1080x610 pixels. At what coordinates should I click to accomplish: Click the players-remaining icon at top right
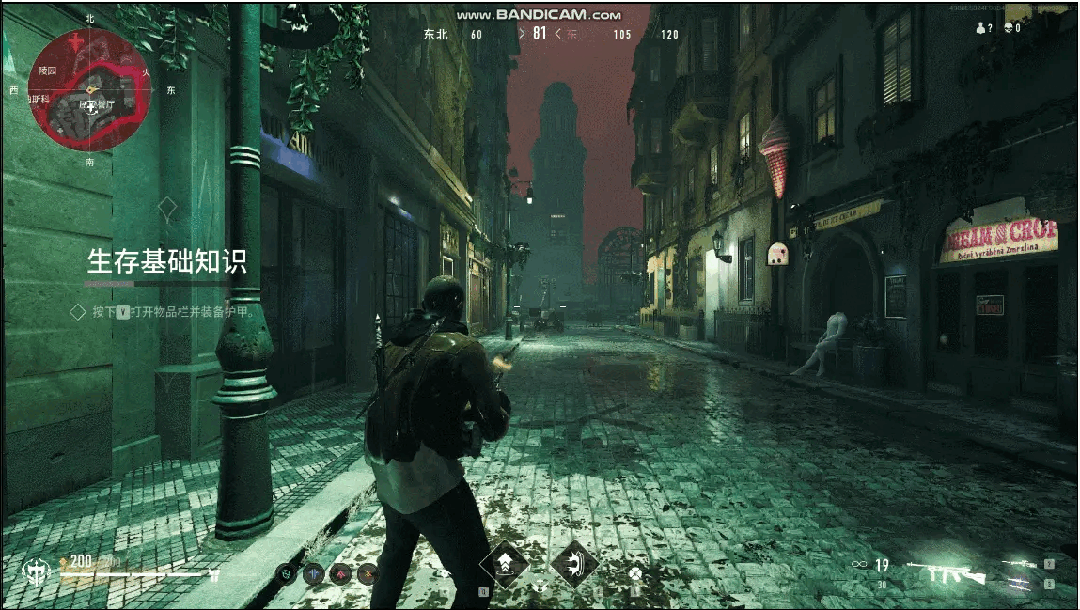pos(979,28)
